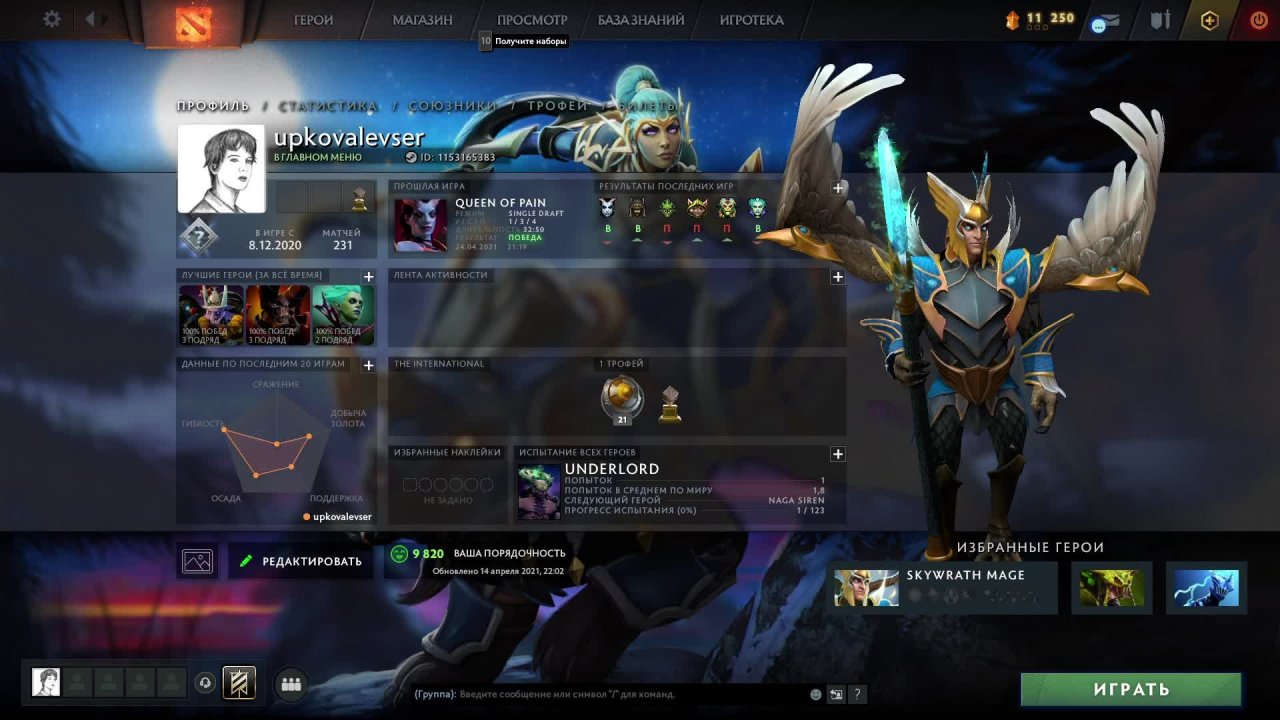Expand Результаты последних игр with plus button
Image resolution: width=1280 pixels, height=720 pixels.
pos(836,187)
